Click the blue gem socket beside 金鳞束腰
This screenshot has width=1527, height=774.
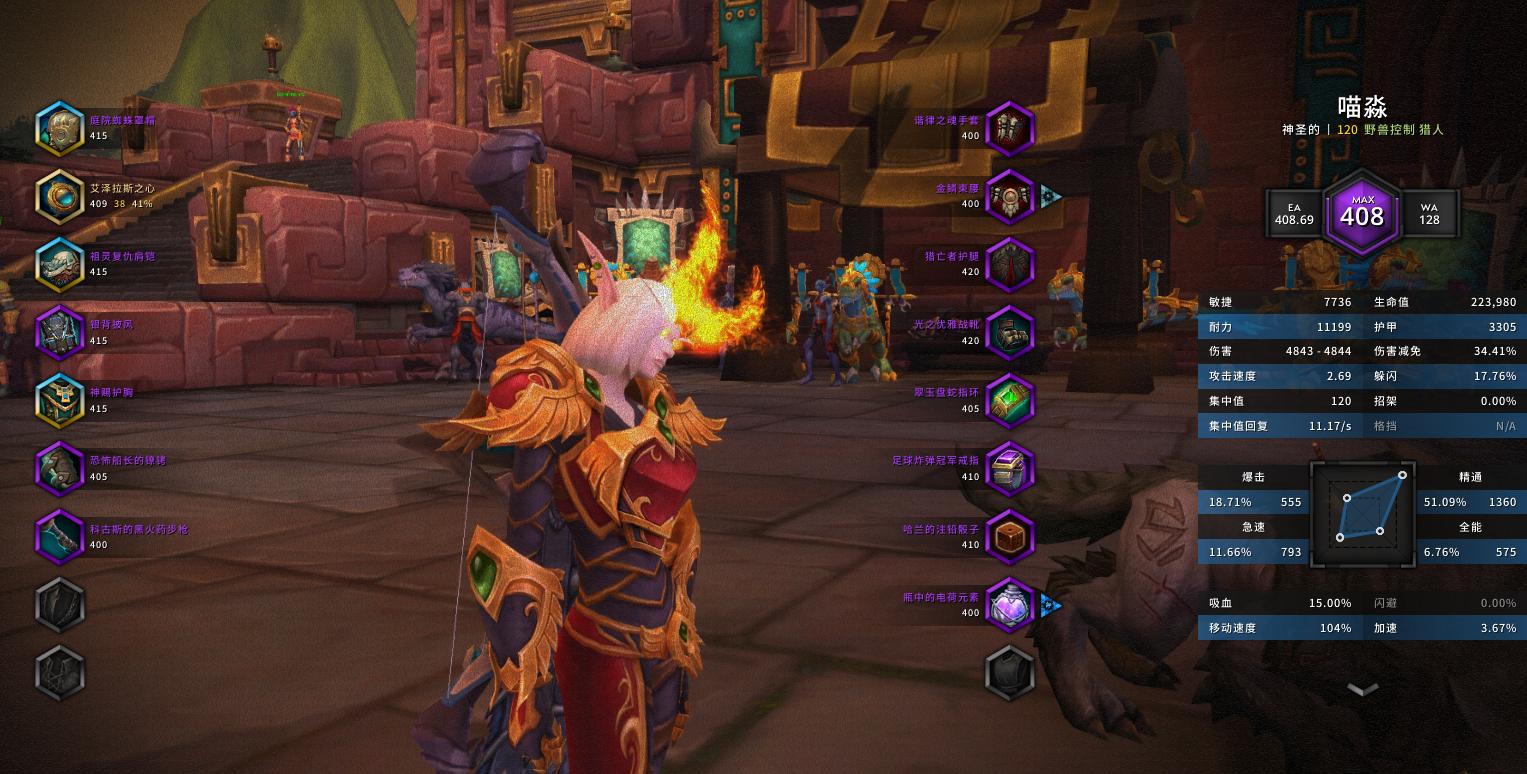[x=1050, y=195]
